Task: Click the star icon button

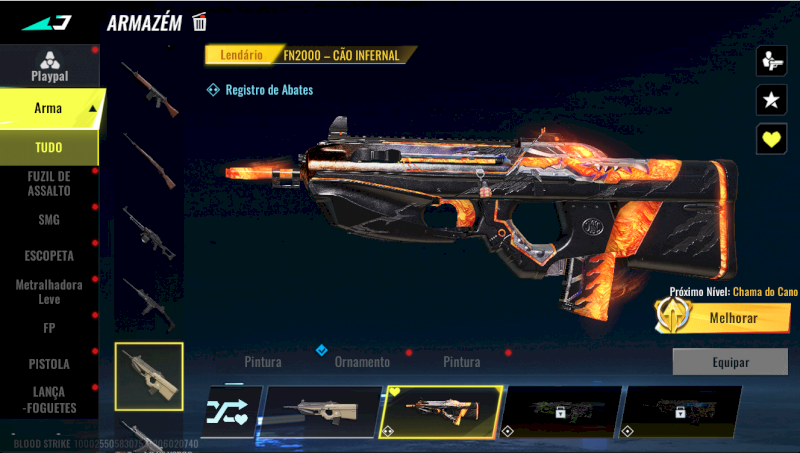Action: [x=771, y=99]
